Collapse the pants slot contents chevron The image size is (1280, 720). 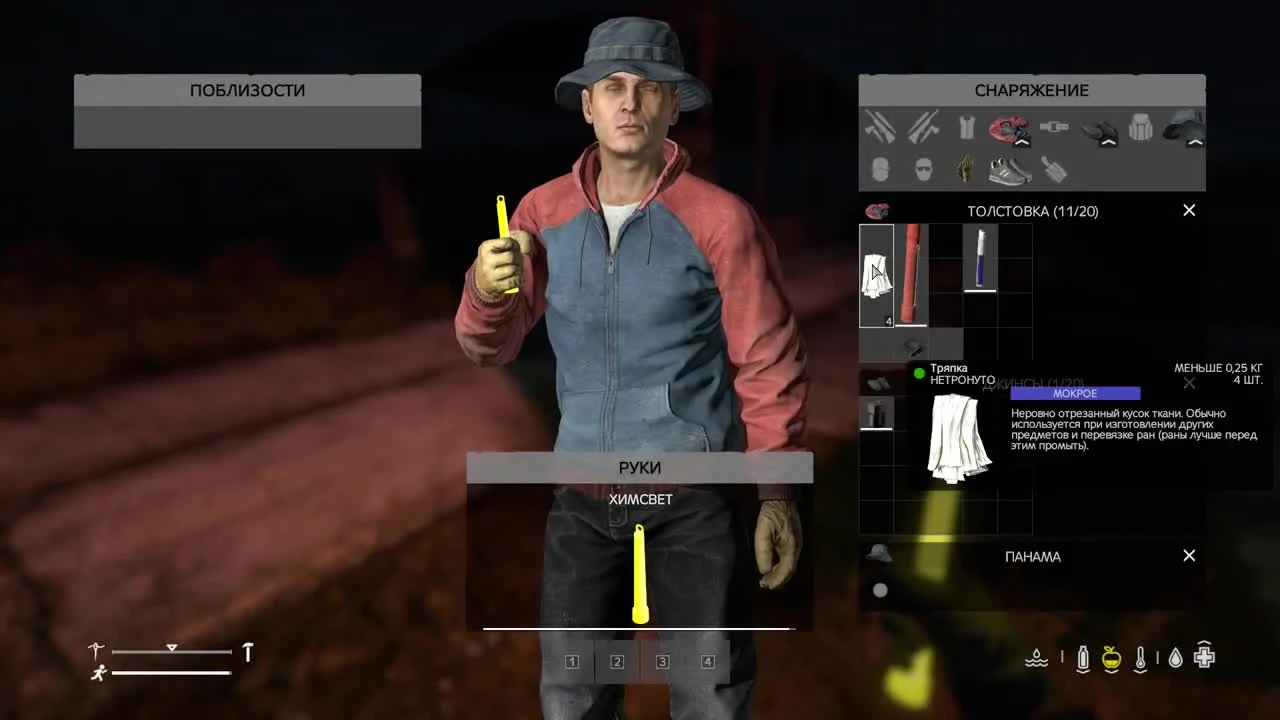pos(1109,143)
